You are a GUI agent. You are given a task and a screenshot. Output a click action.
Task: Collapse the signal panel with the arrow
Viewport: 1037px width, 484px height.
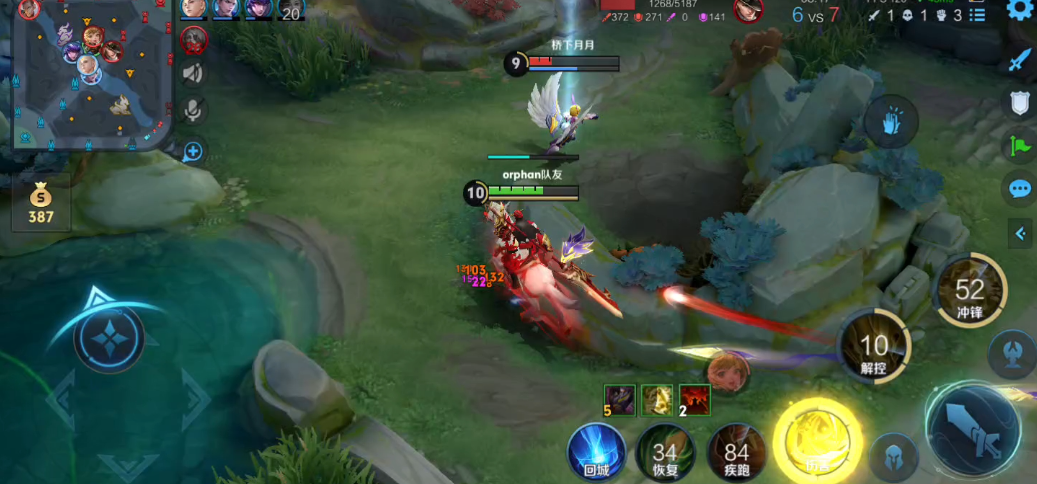[x=1020, y=234]
